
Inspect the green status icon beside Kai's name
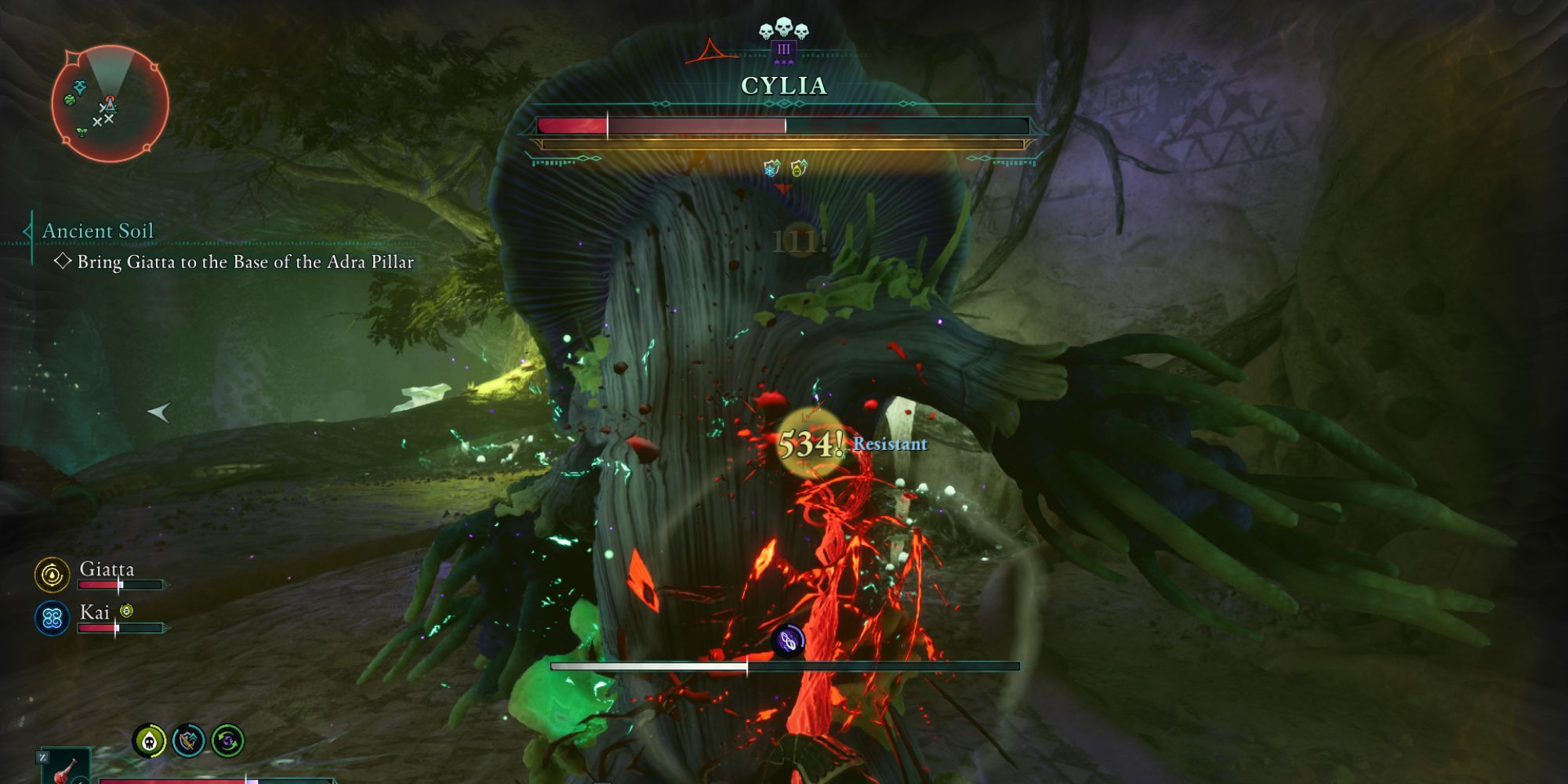click(126, 611)
